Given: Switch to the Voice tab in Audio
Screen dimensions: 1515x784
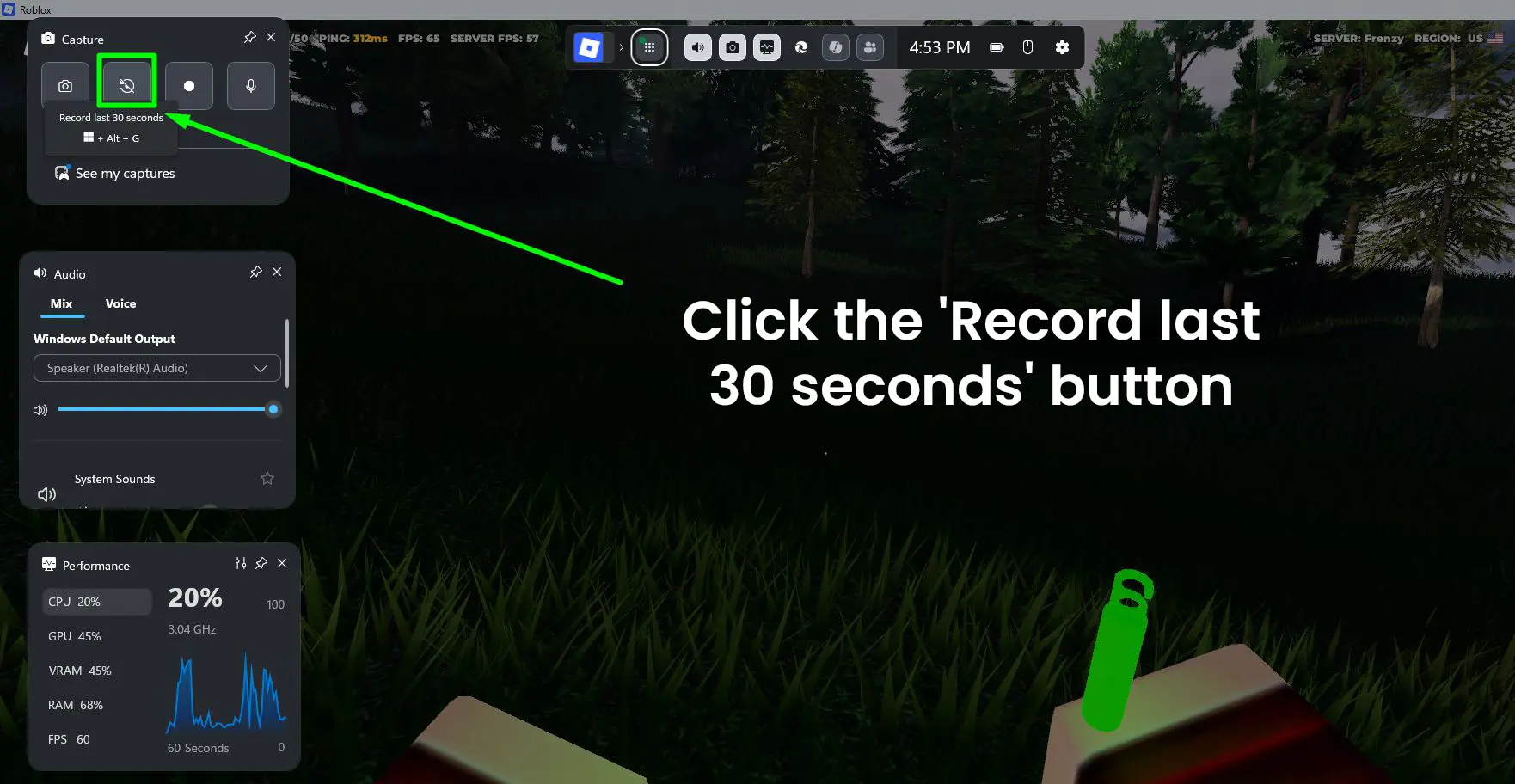Looking at the screenshot, I should [x=120, y=303].
